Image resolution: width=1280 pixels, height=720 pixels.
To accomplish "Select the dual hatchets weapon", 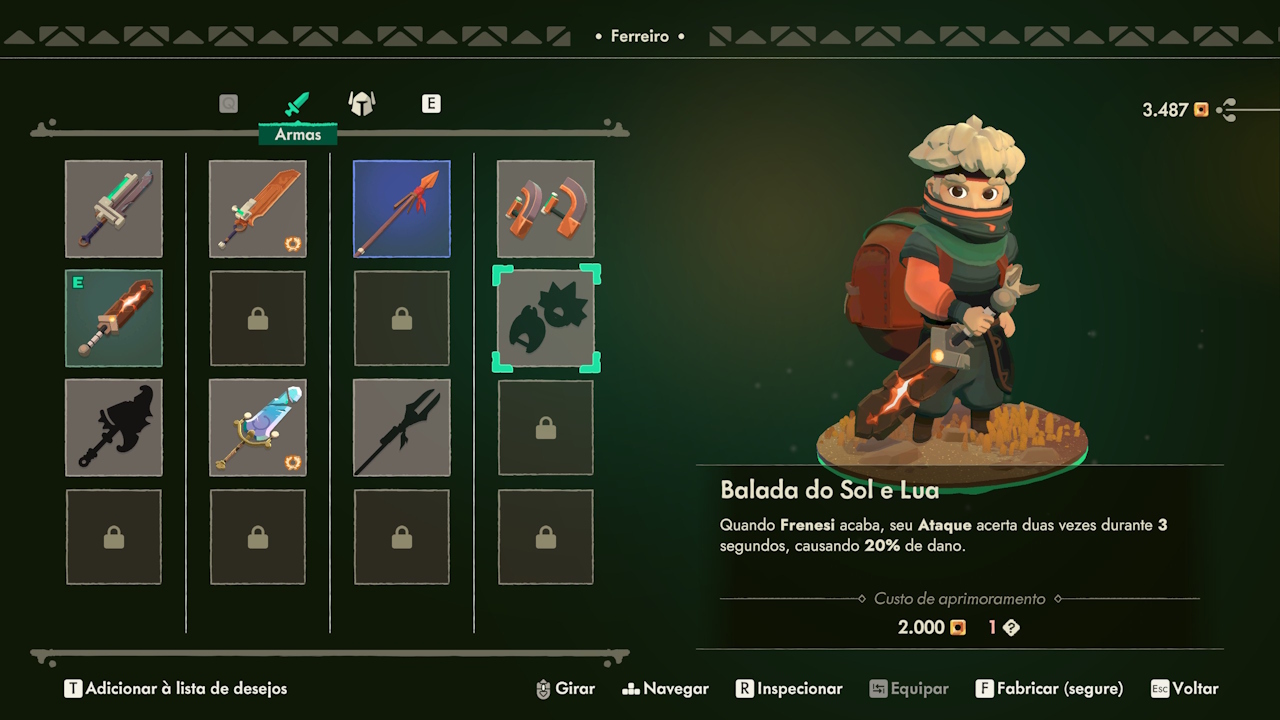I will 545,208.
